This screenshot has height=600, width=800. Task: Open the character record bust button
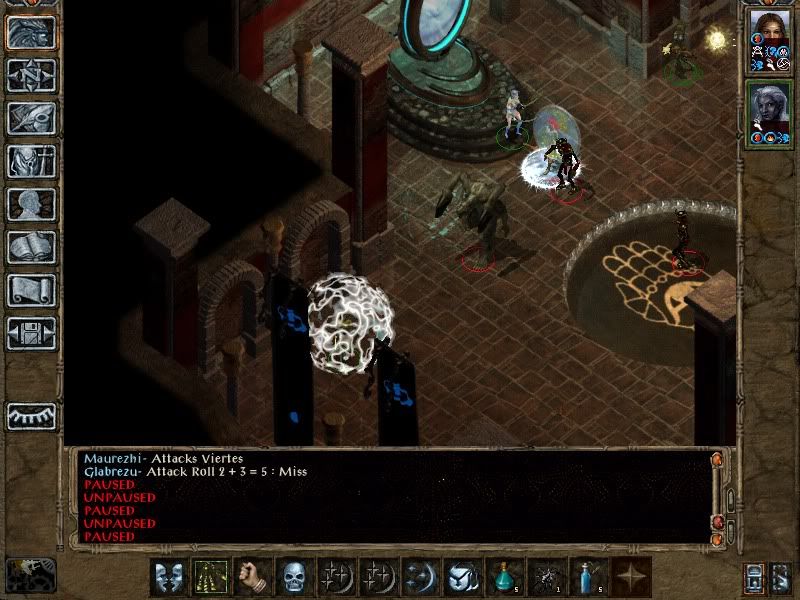click(31, 204)
